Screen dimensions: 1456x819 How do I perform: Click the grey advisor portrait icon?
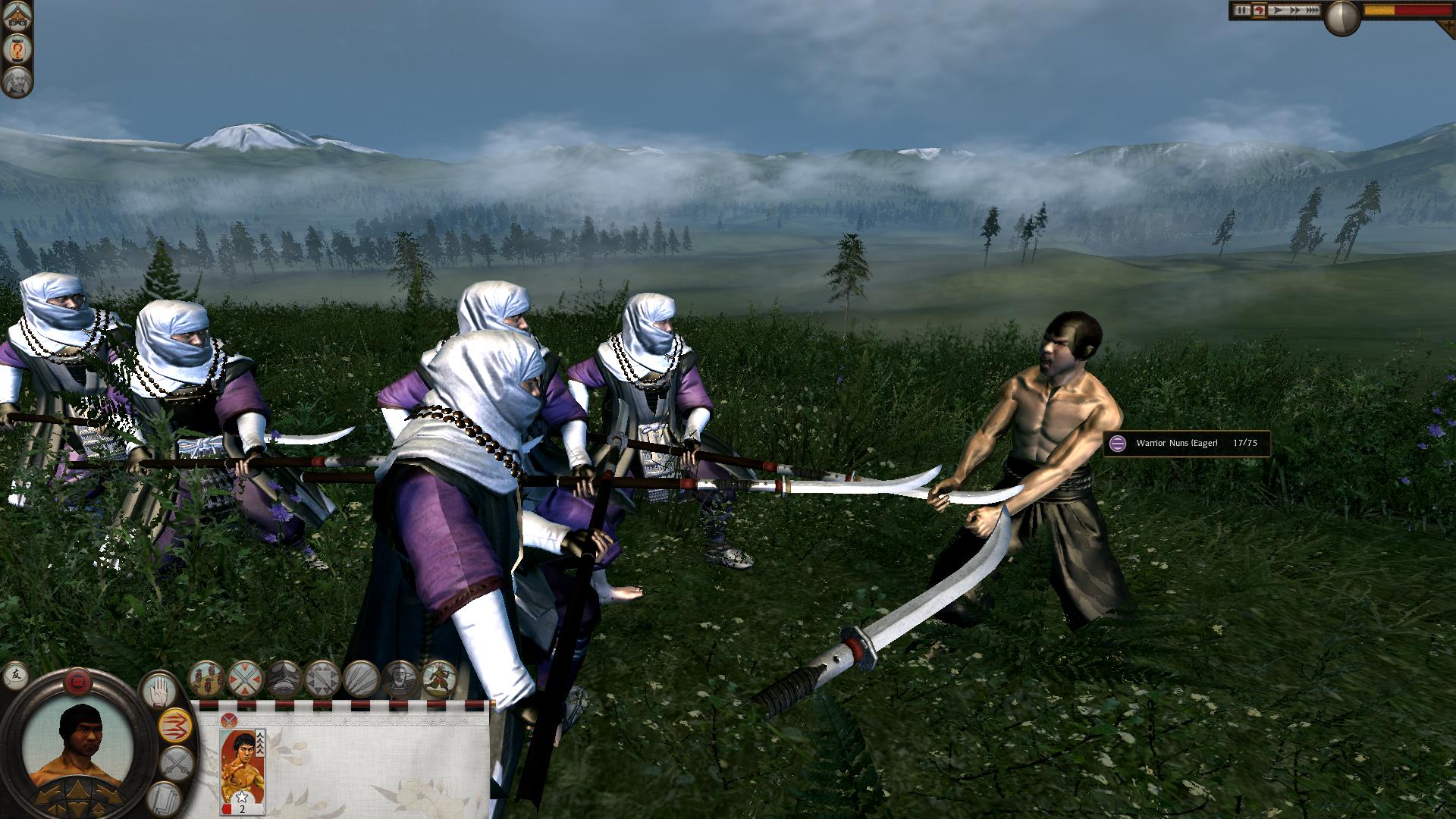(x=16, y=80)
